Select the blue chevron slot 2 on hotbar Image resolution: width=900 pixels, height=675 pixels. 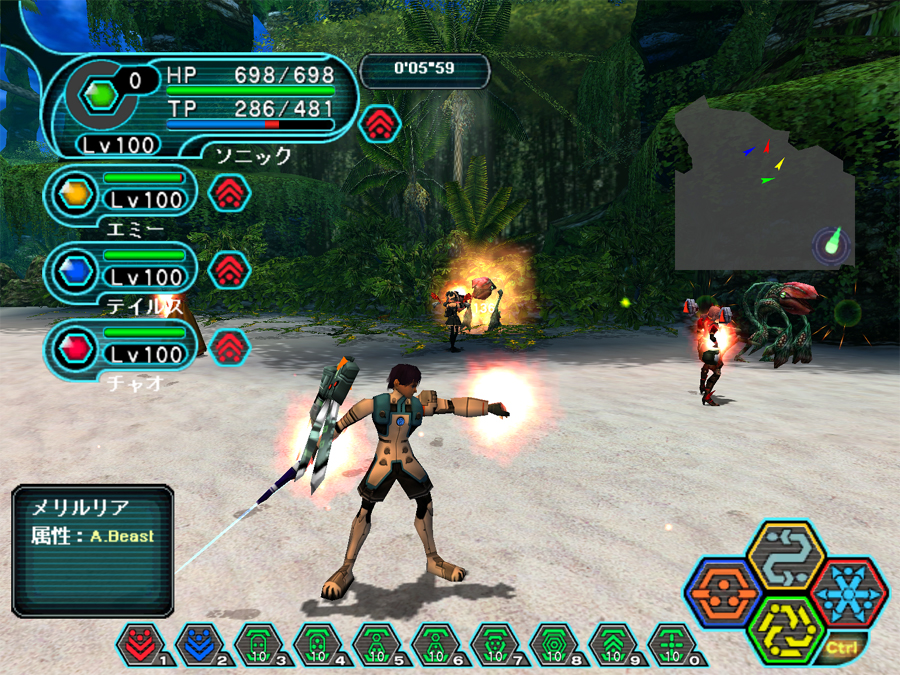click(198, 645)
